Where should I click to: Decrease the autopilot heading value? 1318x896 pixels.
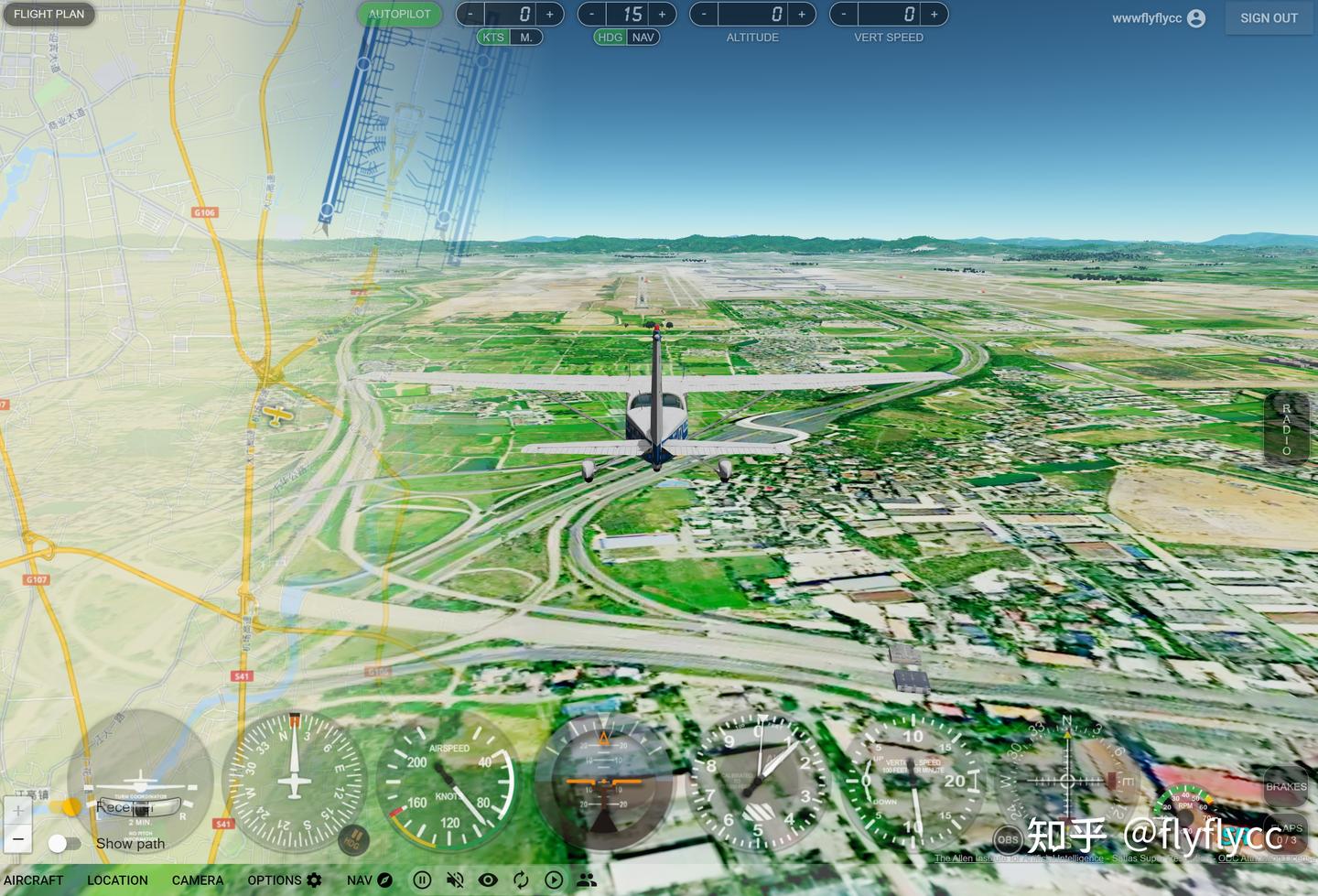tap(592, 14)
